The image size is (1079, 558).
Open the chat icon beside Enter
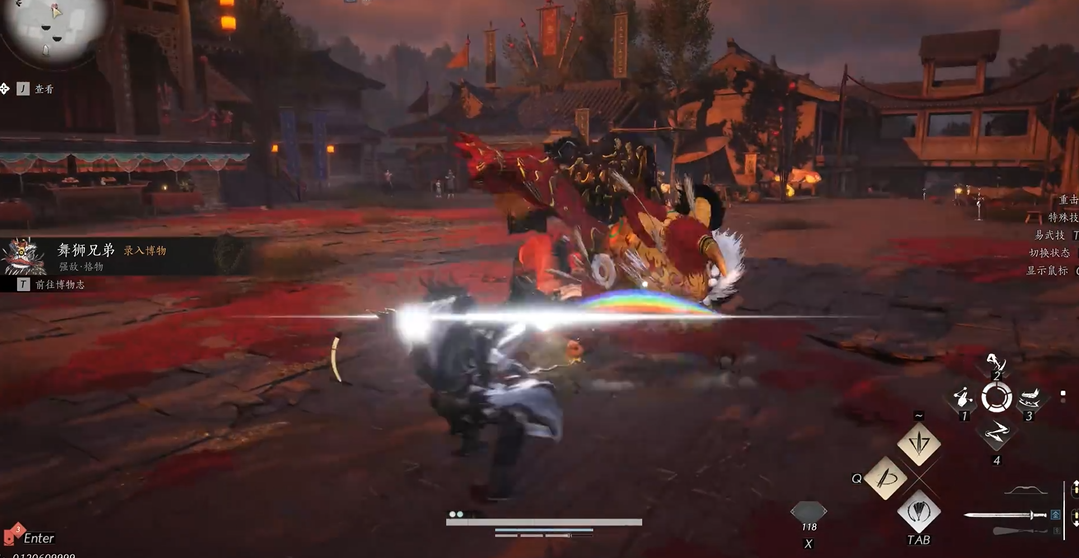coord(13,534)
